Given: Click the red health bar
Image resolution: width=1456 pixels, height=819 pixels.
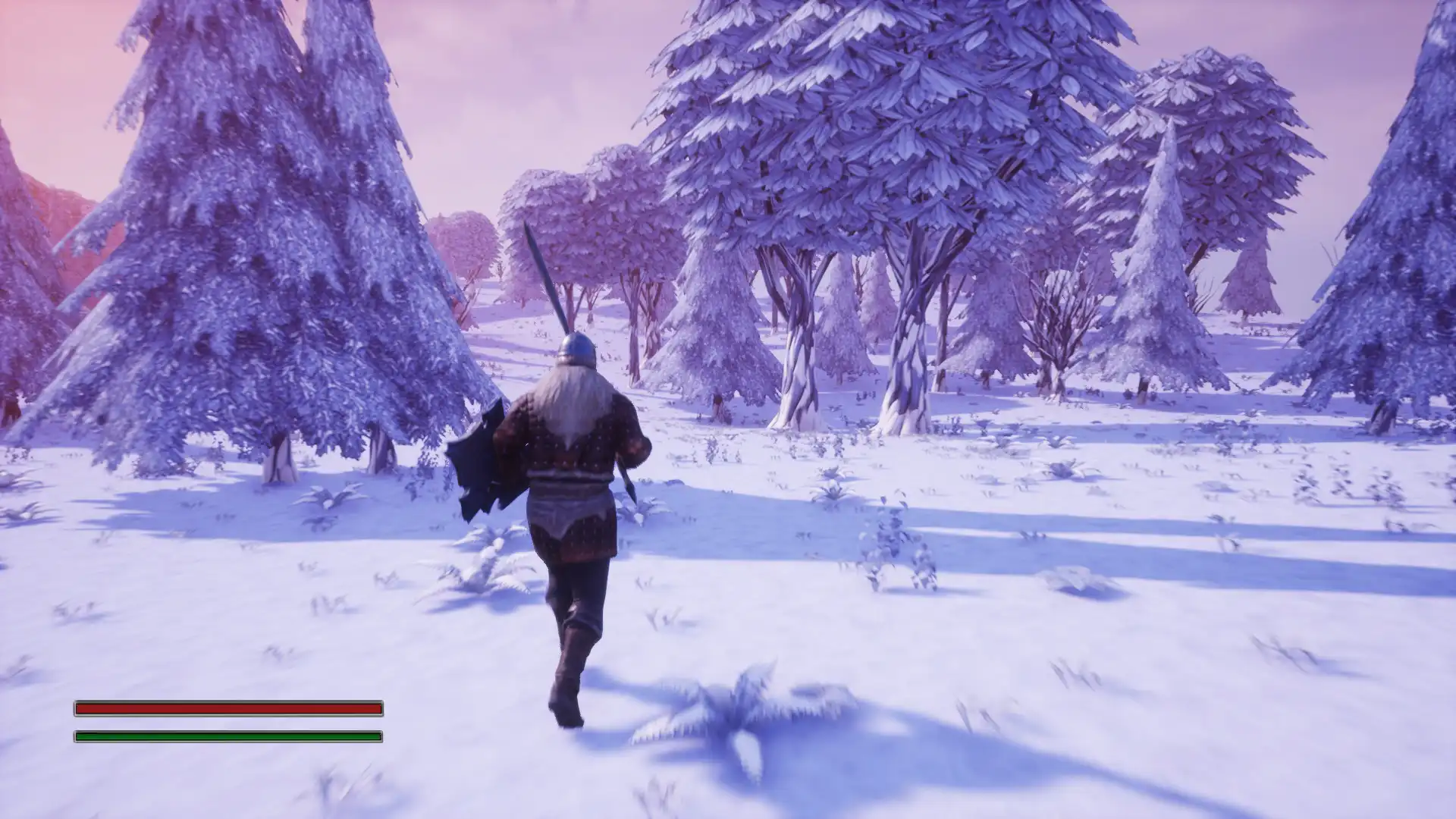Looking at the screenshot, I should click(227, 707).
